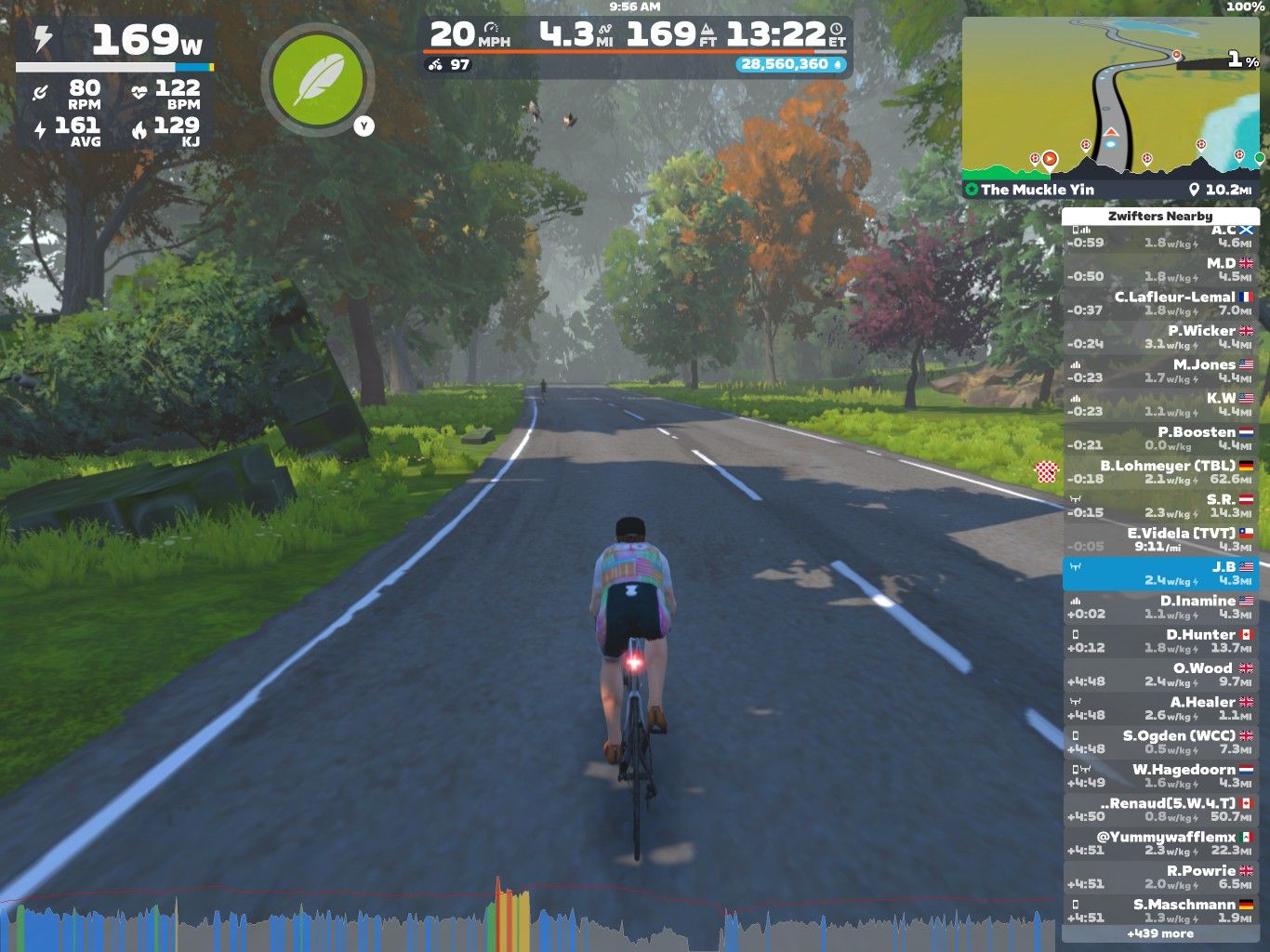Image resolution: width=1270 pixels, height=952 pixels.
Task: Pick O.Wood in the rider list
Action: click(x=1160, y=674)
